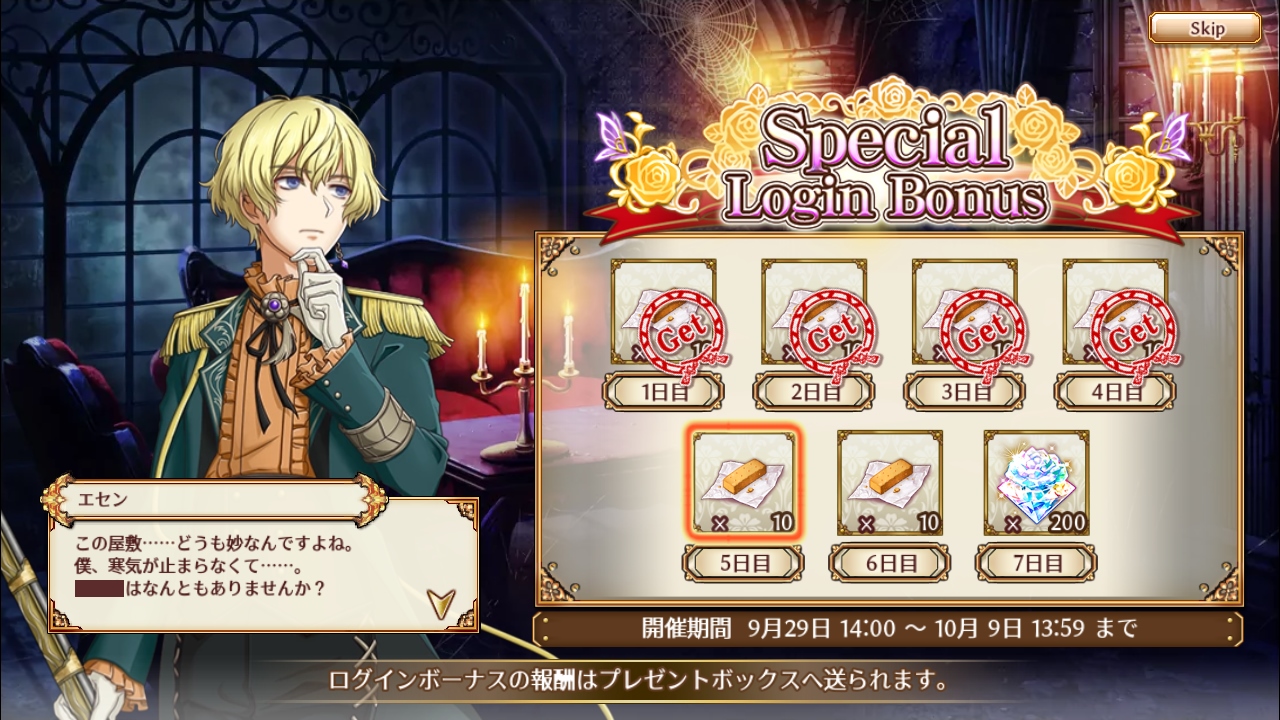Advance the dialogue with the arrow
Image resolution: width=1280 pixels, height=720 pixels.
click(438, 600)
